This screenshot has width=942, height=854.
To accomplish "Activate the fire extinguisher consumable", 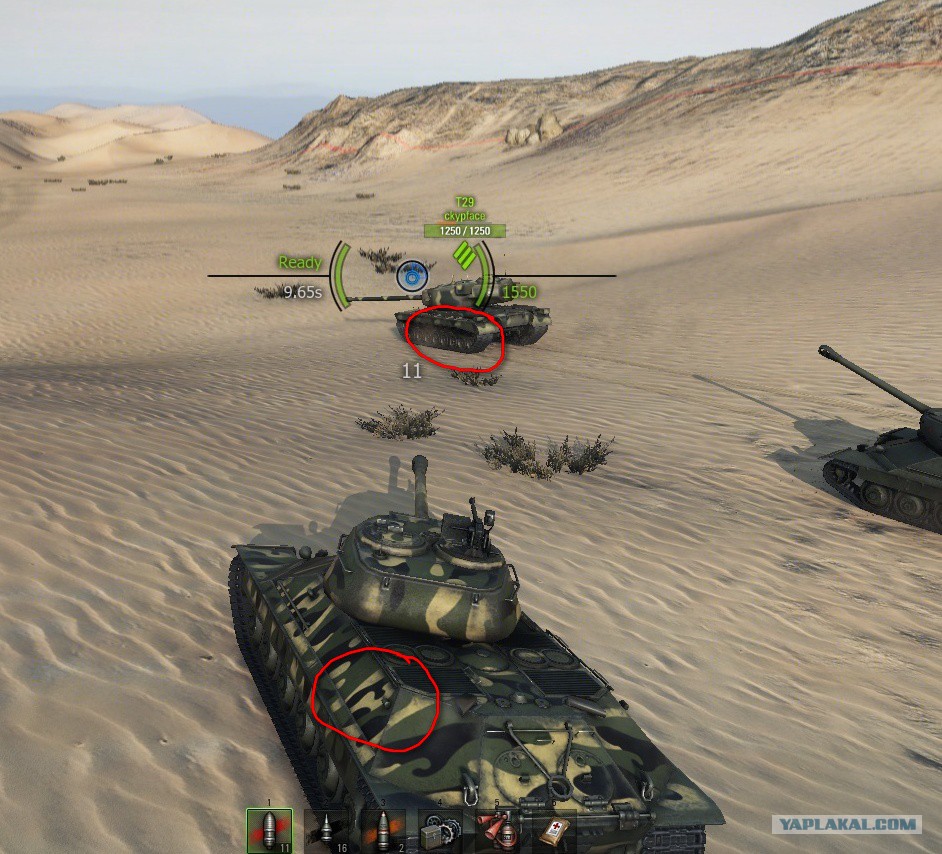I will (497, 830).
